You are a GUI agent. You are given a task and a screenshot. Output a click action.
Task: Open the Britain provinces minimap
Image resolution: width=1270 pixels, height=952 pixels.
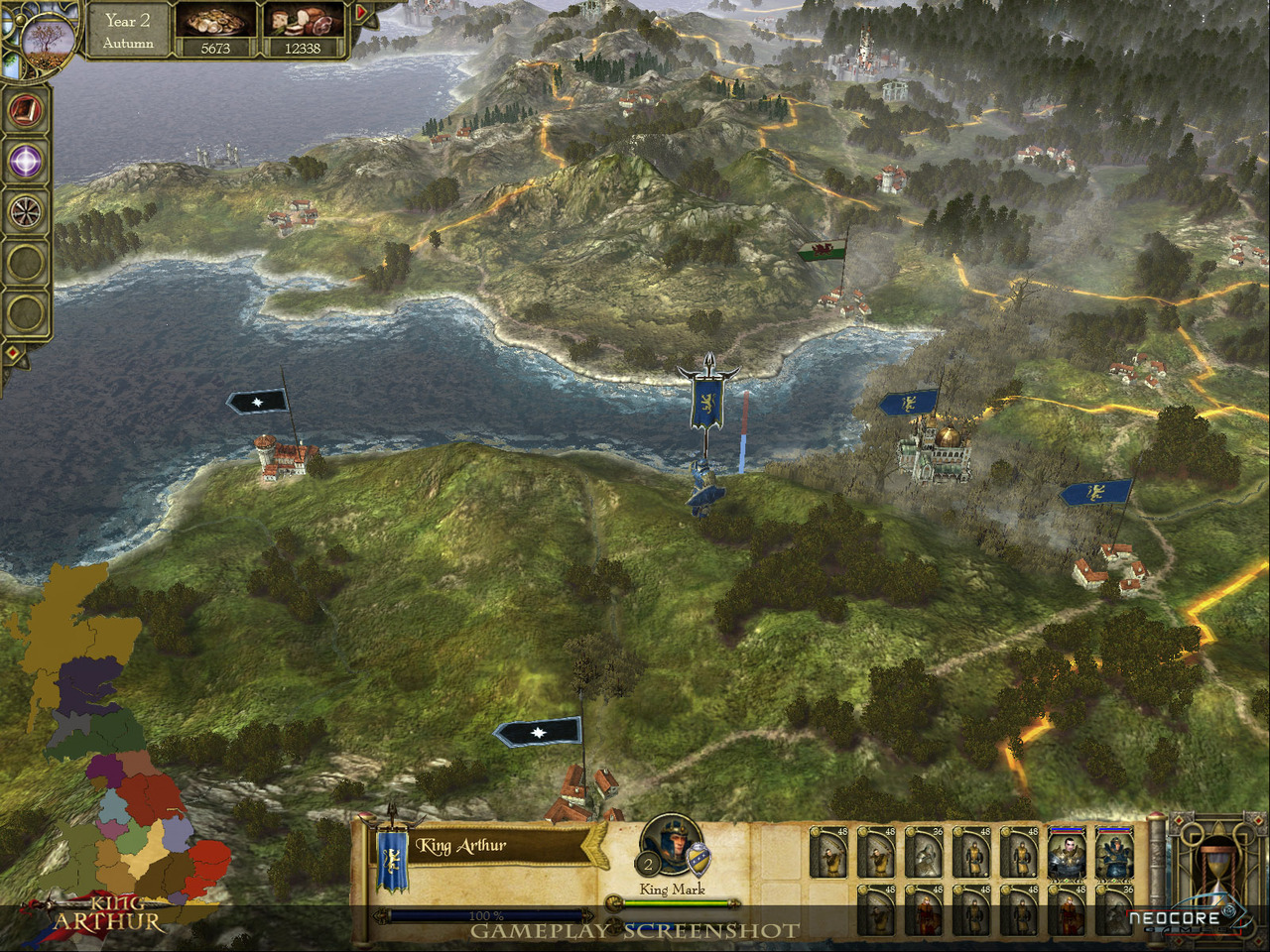coord(109,754)
